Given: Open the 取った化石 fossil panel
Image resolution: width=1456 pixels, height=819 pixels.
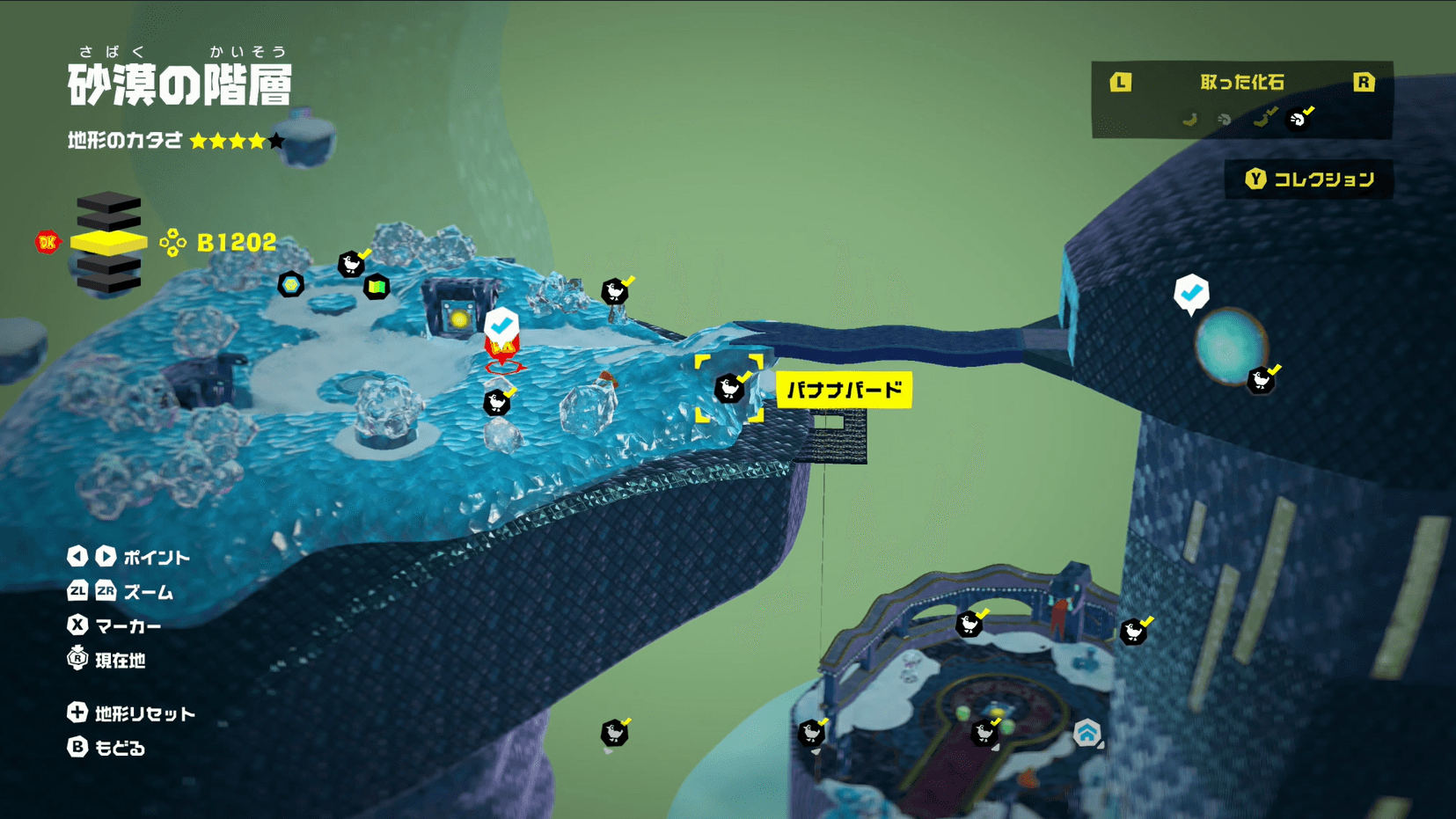Looking at the screenshot, I should click(x=1241, y=83).
